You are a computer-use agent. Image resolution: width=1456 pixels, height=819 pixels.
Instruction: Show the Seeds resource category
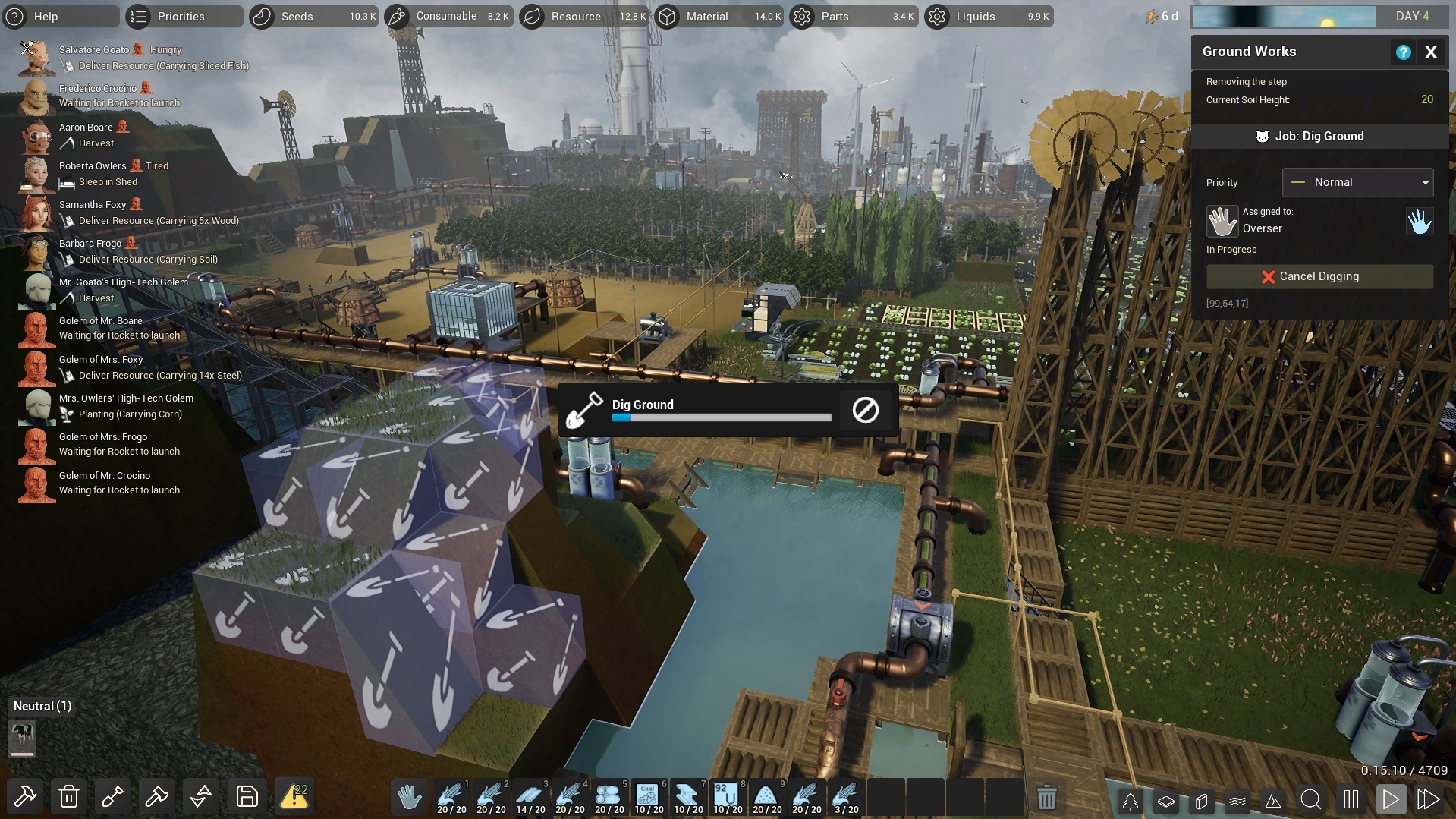297,16
